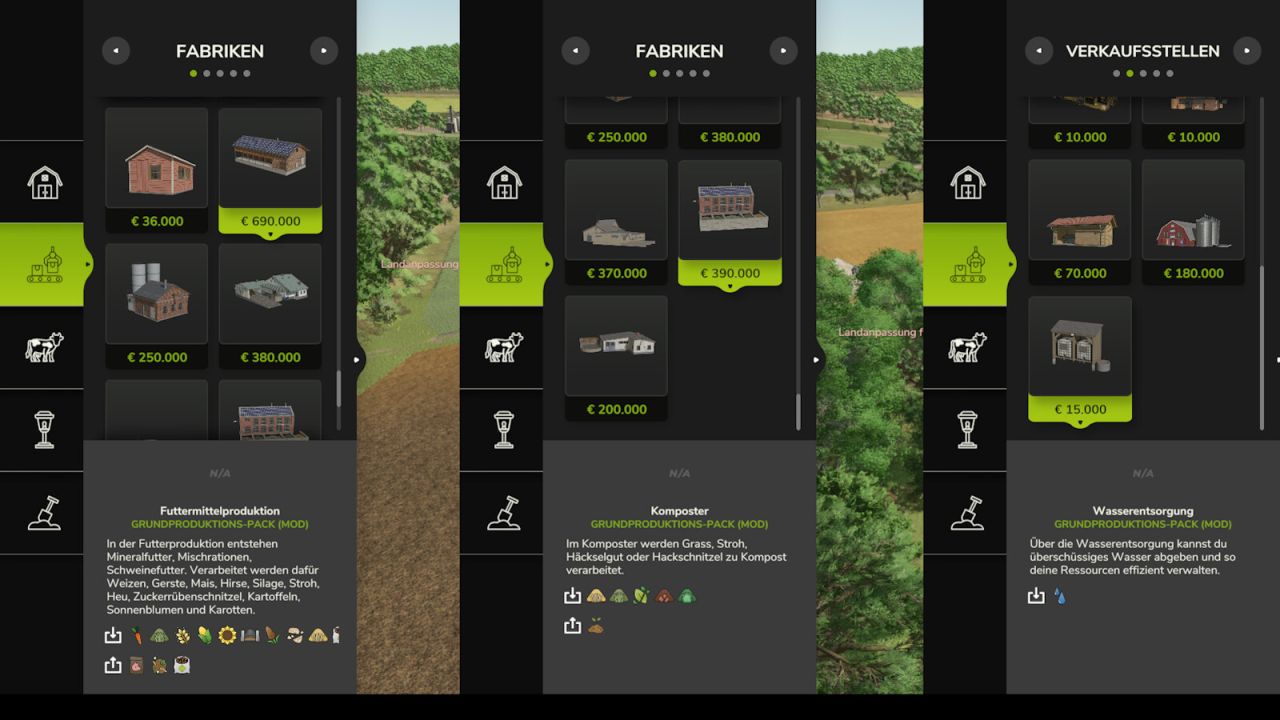
Task: Select the €370.000 factory thumbnail
Action: pyautogui.click(x=616, y=210)
